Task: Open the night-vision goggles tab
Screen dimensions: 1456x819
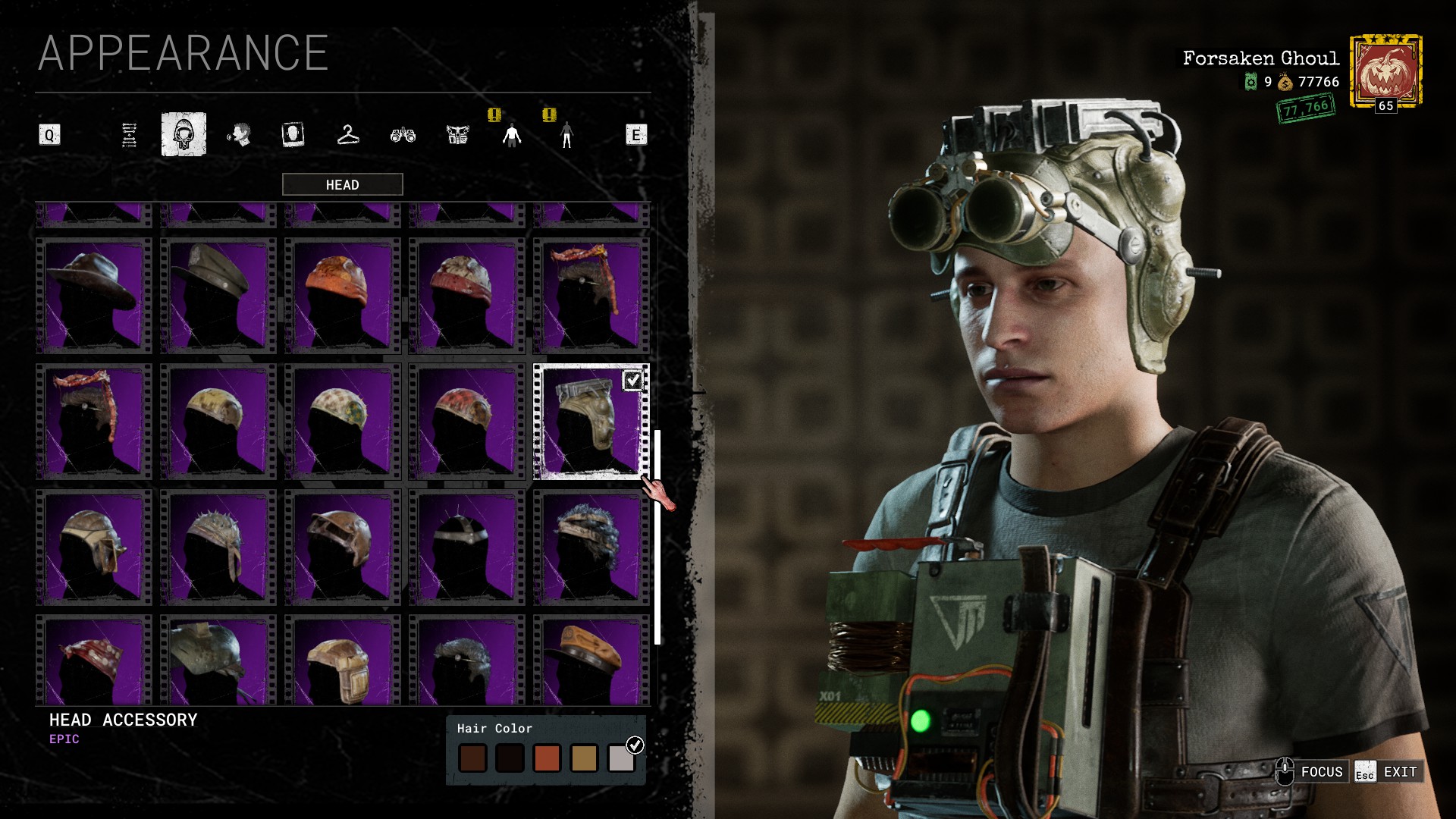Action: [x=403, y=135]
